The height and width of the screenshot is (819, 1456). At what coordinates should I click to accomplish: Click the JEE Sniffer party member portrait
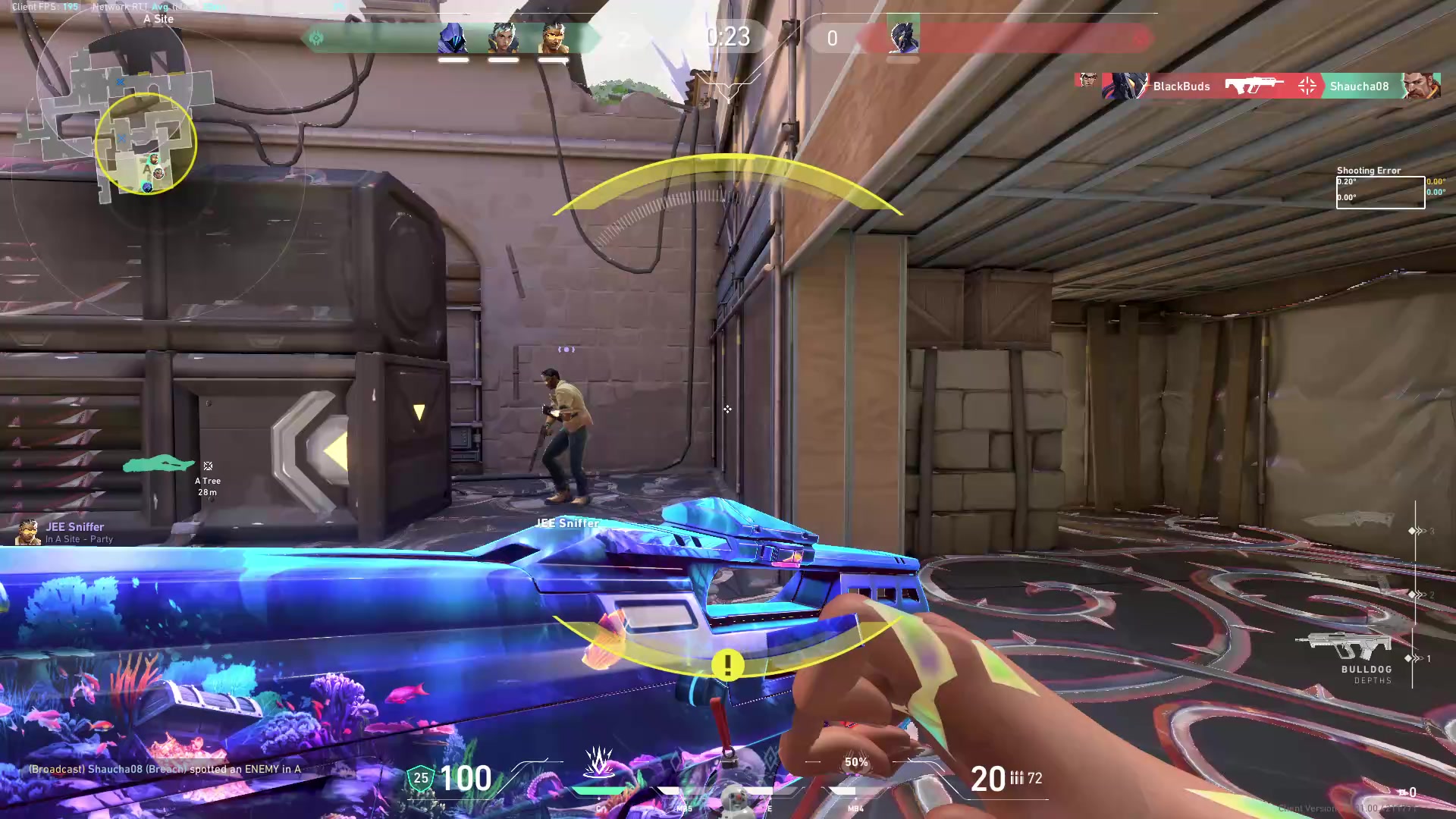pyautogui.click(x=29, y=532)
